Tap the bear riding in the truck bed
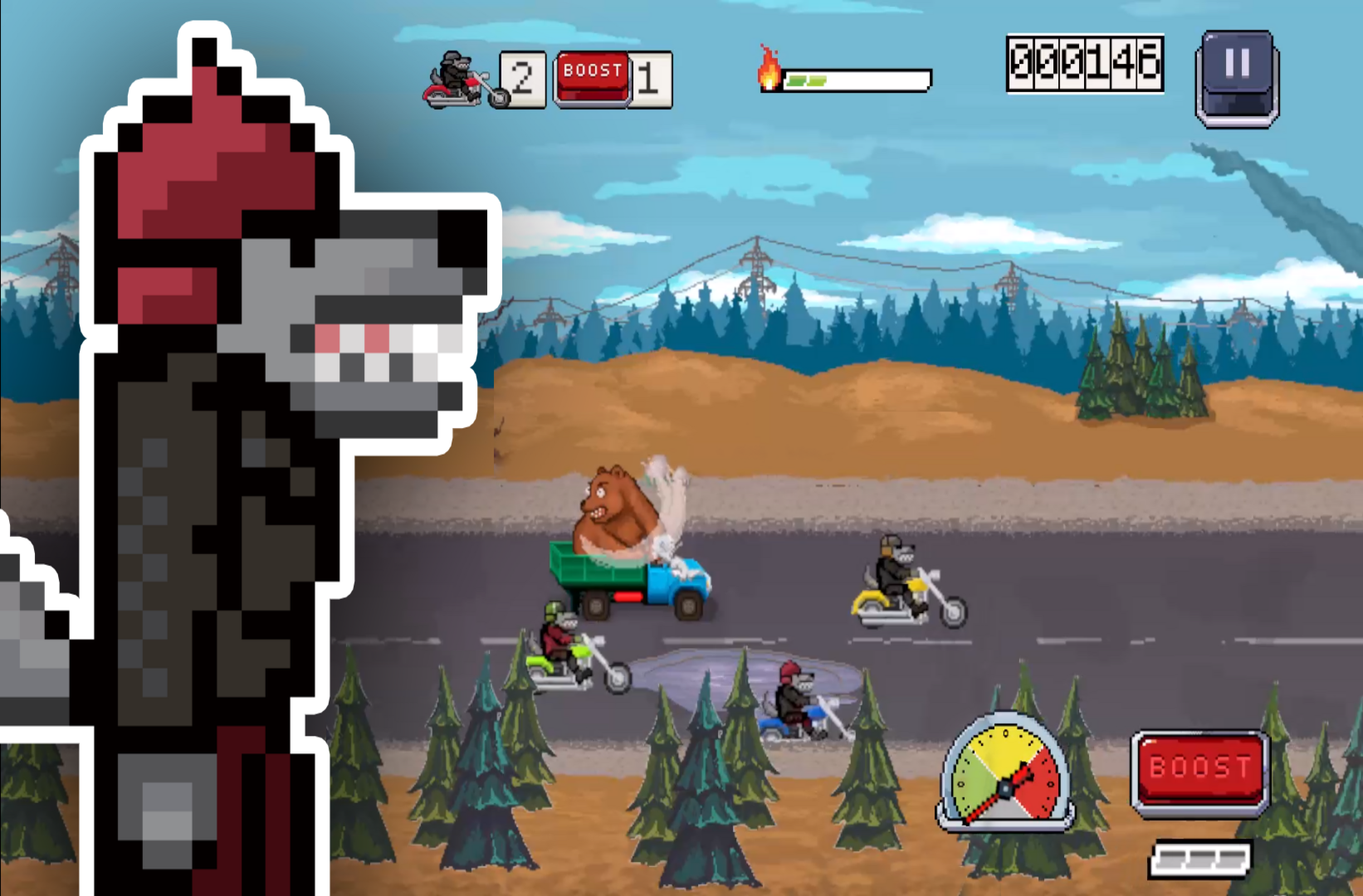The width and height of the screenshot is (1363, 896). click(x=614, y=510)
